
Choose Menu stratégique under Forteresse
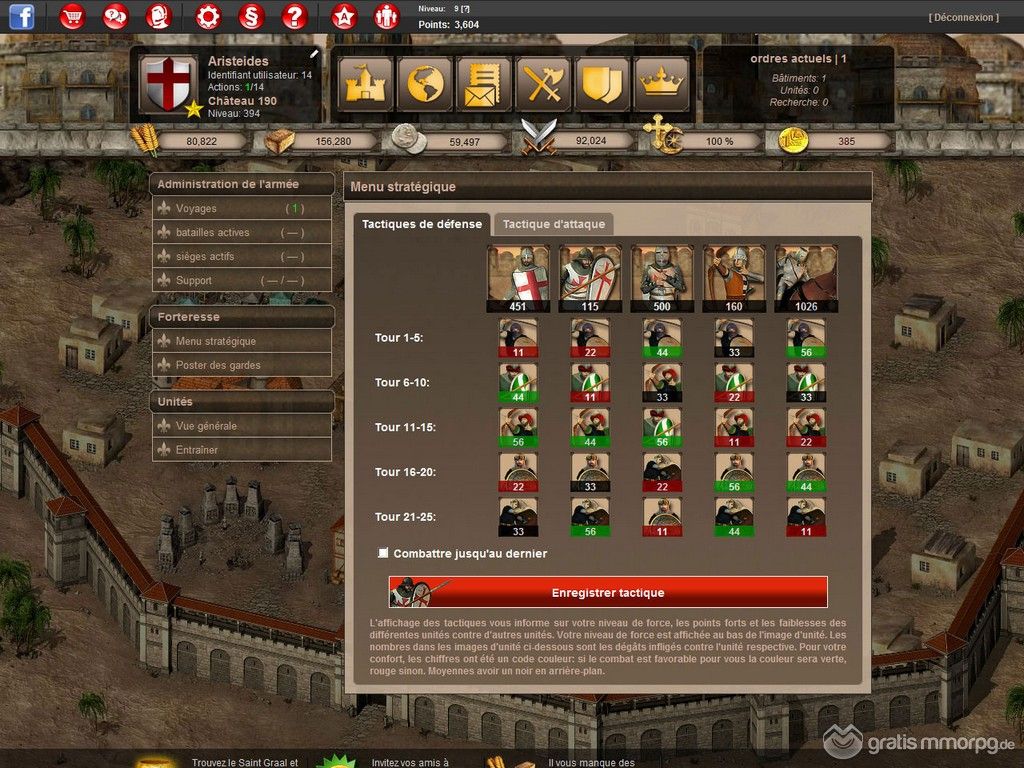coord(215,341)
